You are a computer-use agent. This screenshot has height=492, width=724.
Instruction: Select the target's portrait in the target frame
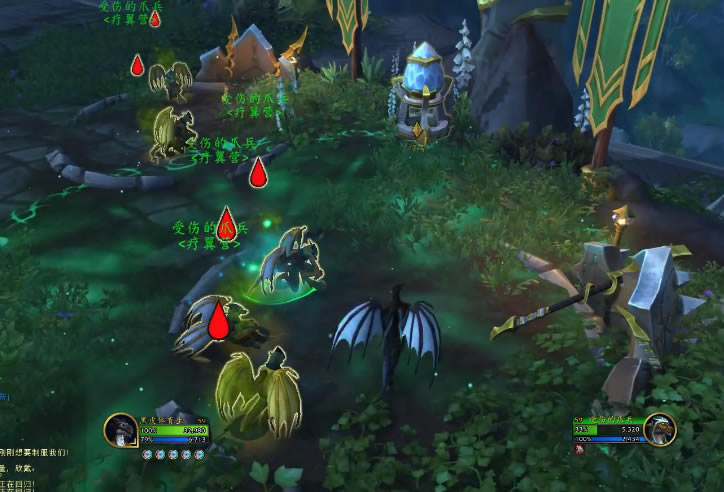pyautogui.click(x=660, y=430)
